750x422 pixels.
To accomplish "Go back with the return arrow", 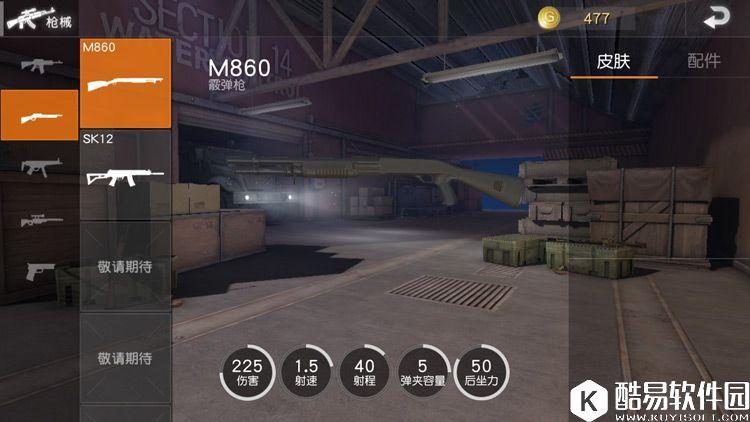I will 715,18.
